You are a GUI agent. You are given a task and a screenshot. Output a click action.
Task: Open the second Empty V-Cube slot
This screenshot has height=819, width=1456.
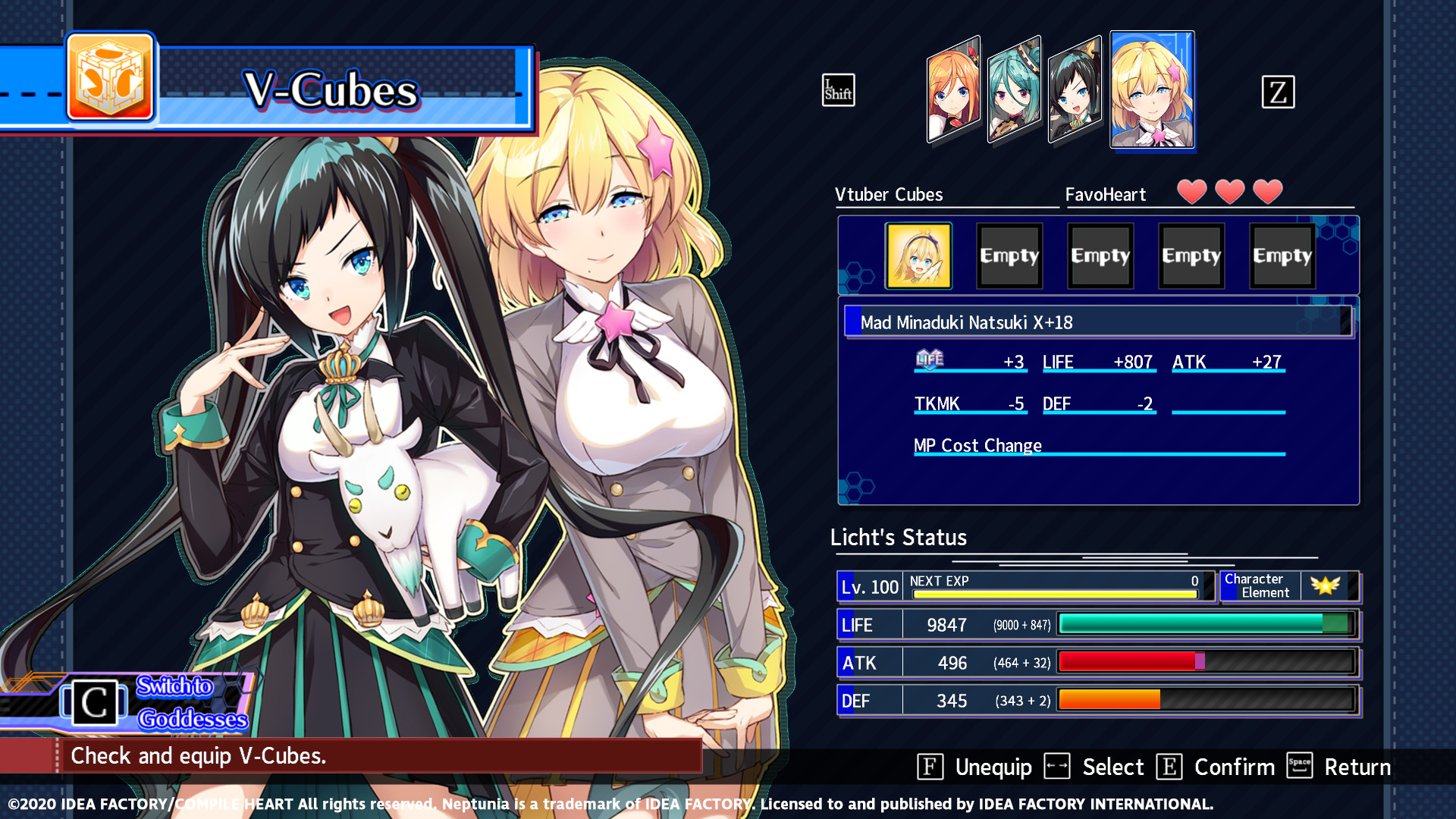coord(1100,256)
